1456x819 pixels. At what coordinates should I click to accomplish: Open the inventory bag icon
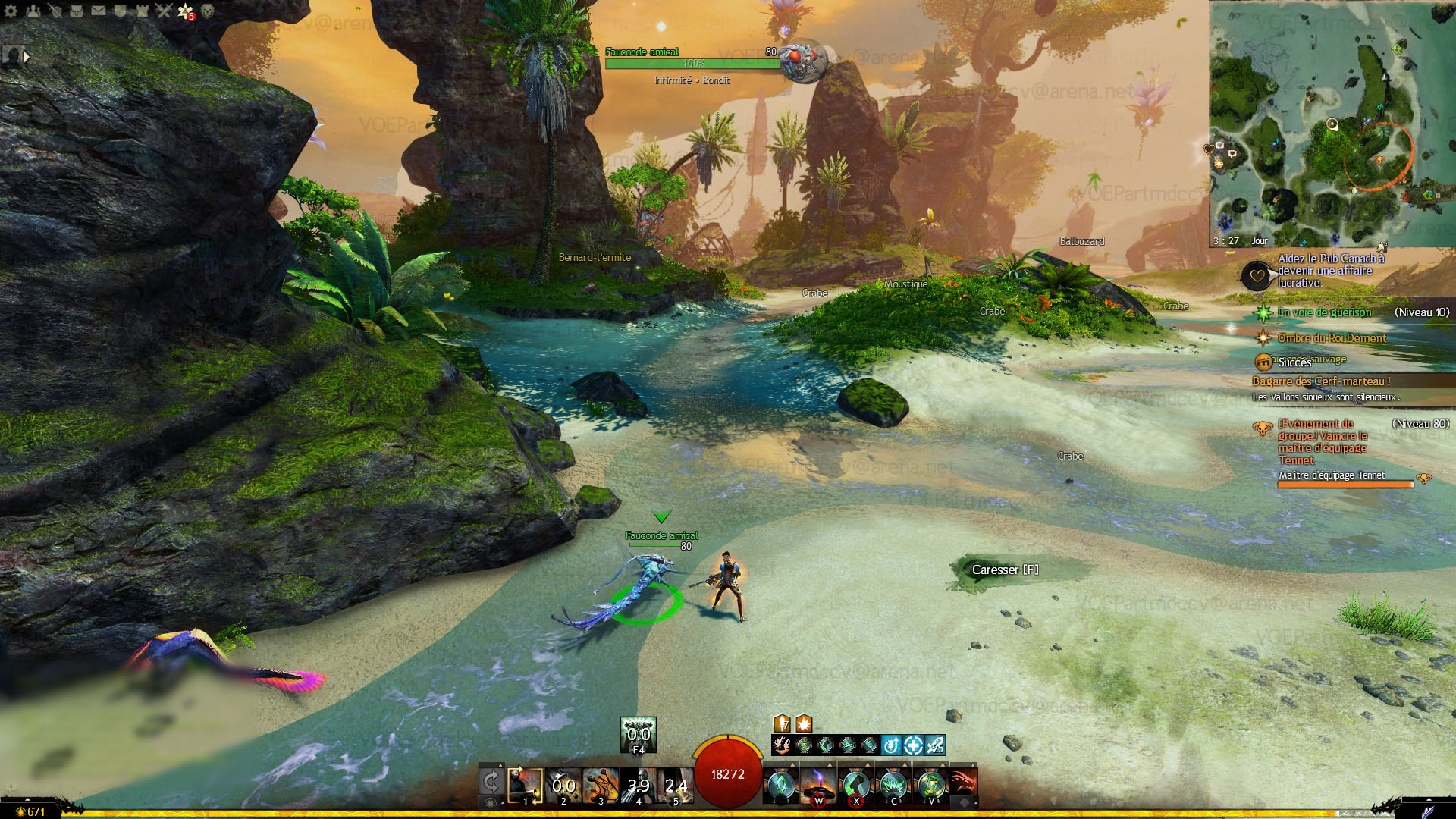click(77, 11)
